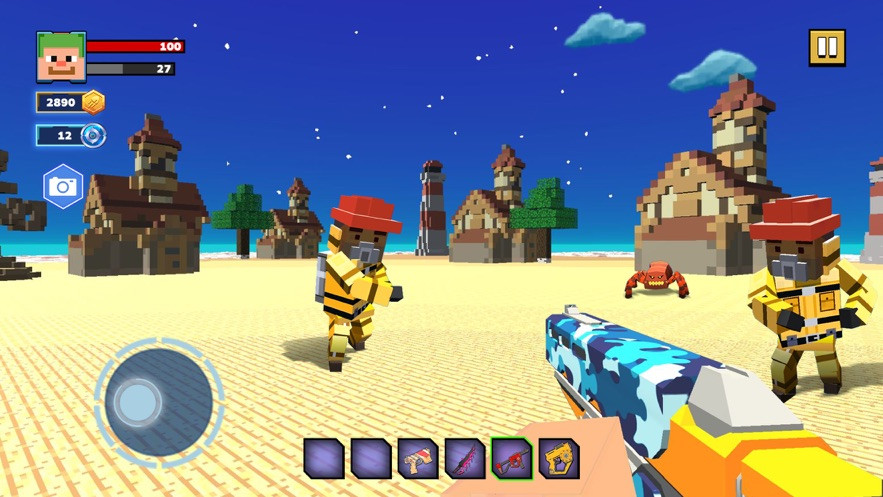Switch to the yellow blaster gun slot
Screen dimensions: 883x497
pyautogui.click(x=559, y=459)
